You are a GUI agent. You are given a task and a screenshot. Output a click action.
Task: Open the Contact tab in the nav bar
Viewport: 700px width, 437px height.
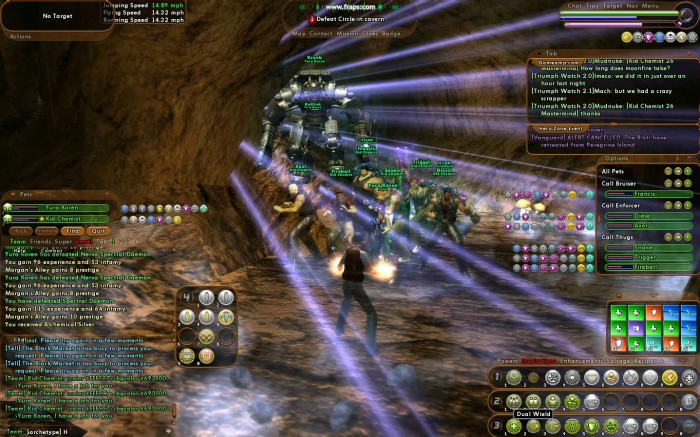coord(321,33)
